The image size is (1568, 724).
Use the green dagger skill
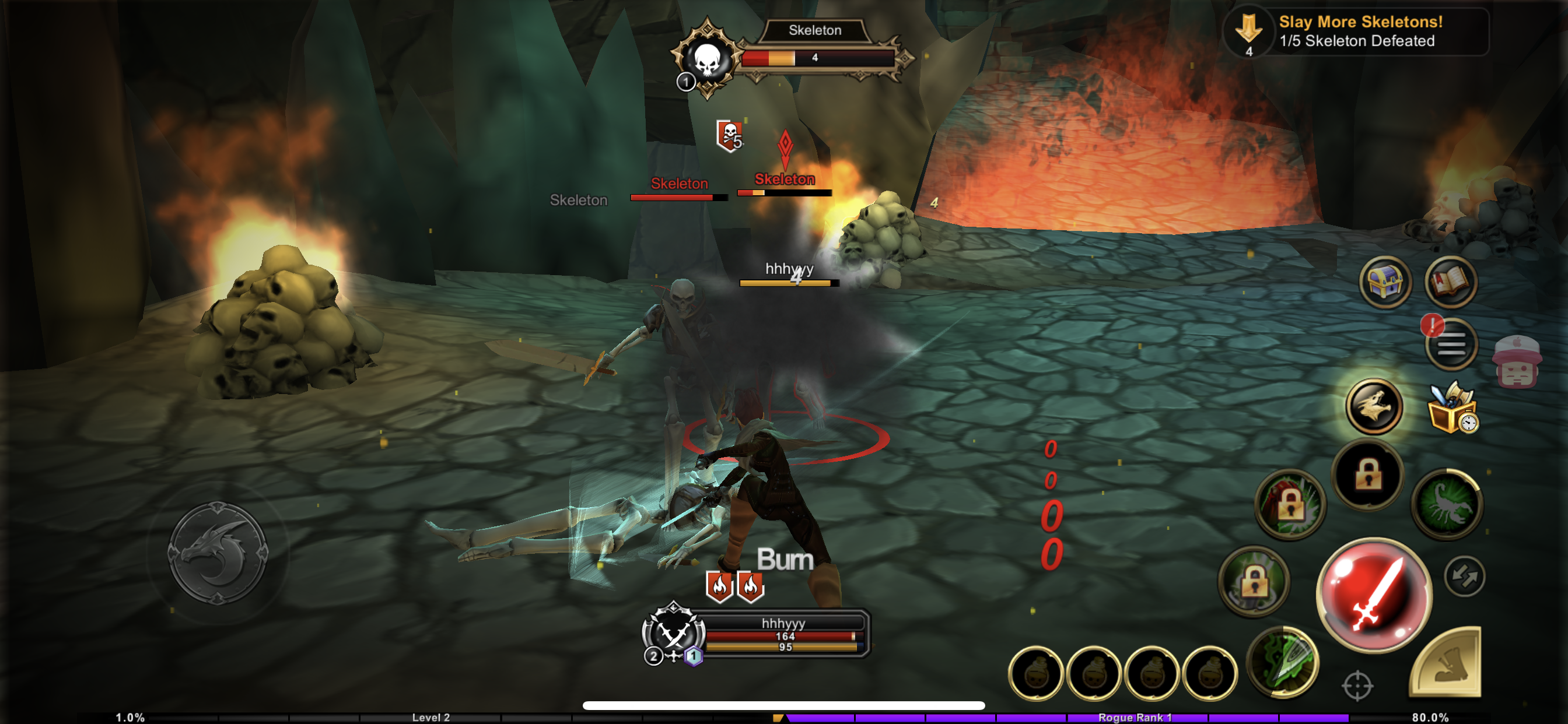click(x=1283, y=661)
